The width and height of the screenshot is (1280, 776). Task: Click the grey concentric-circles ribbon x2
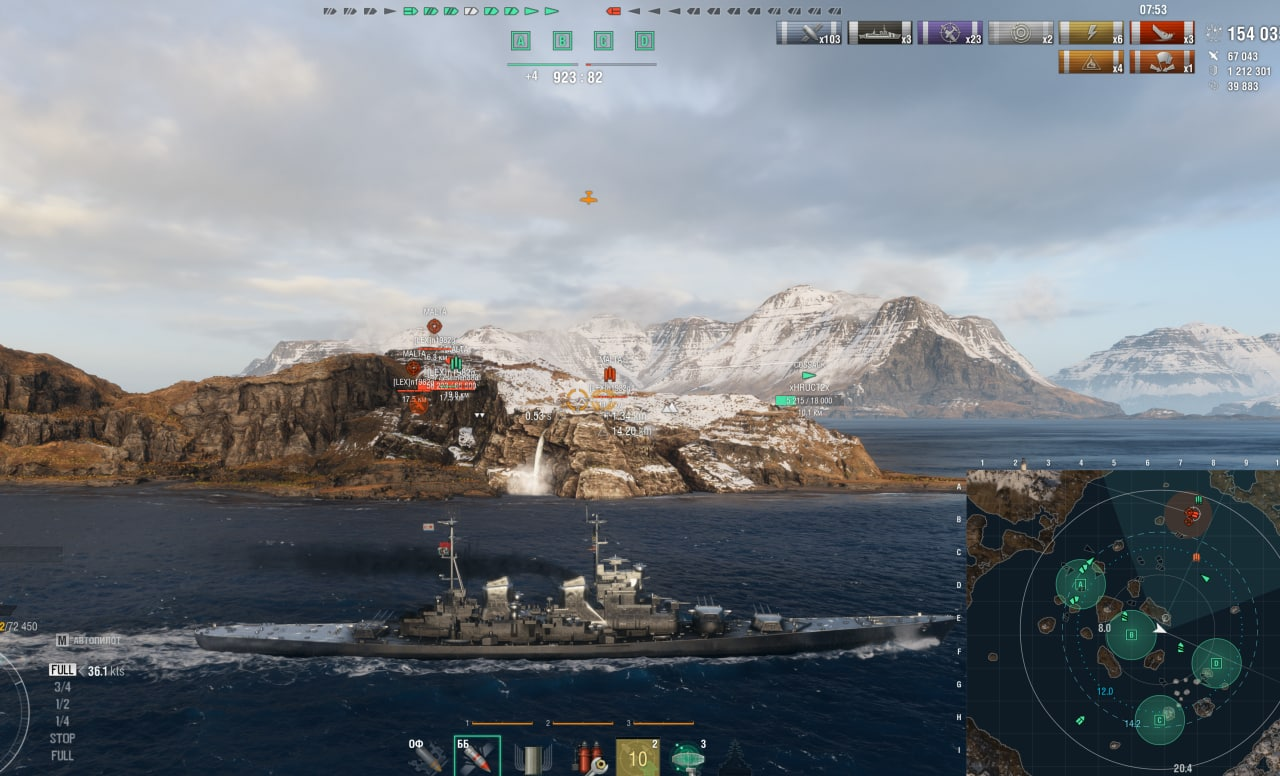[x=1020, y=33]
